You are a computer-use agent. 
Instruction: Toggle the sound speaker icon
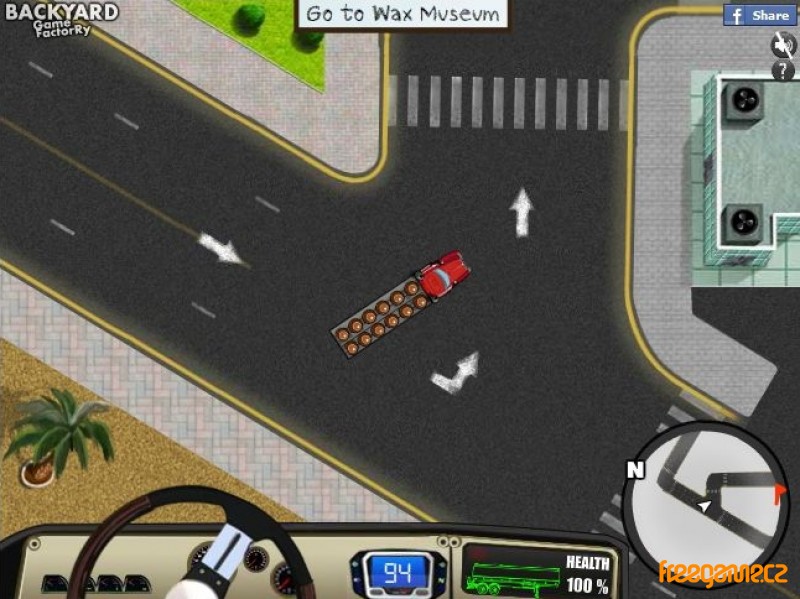click(x=782, y=44)
